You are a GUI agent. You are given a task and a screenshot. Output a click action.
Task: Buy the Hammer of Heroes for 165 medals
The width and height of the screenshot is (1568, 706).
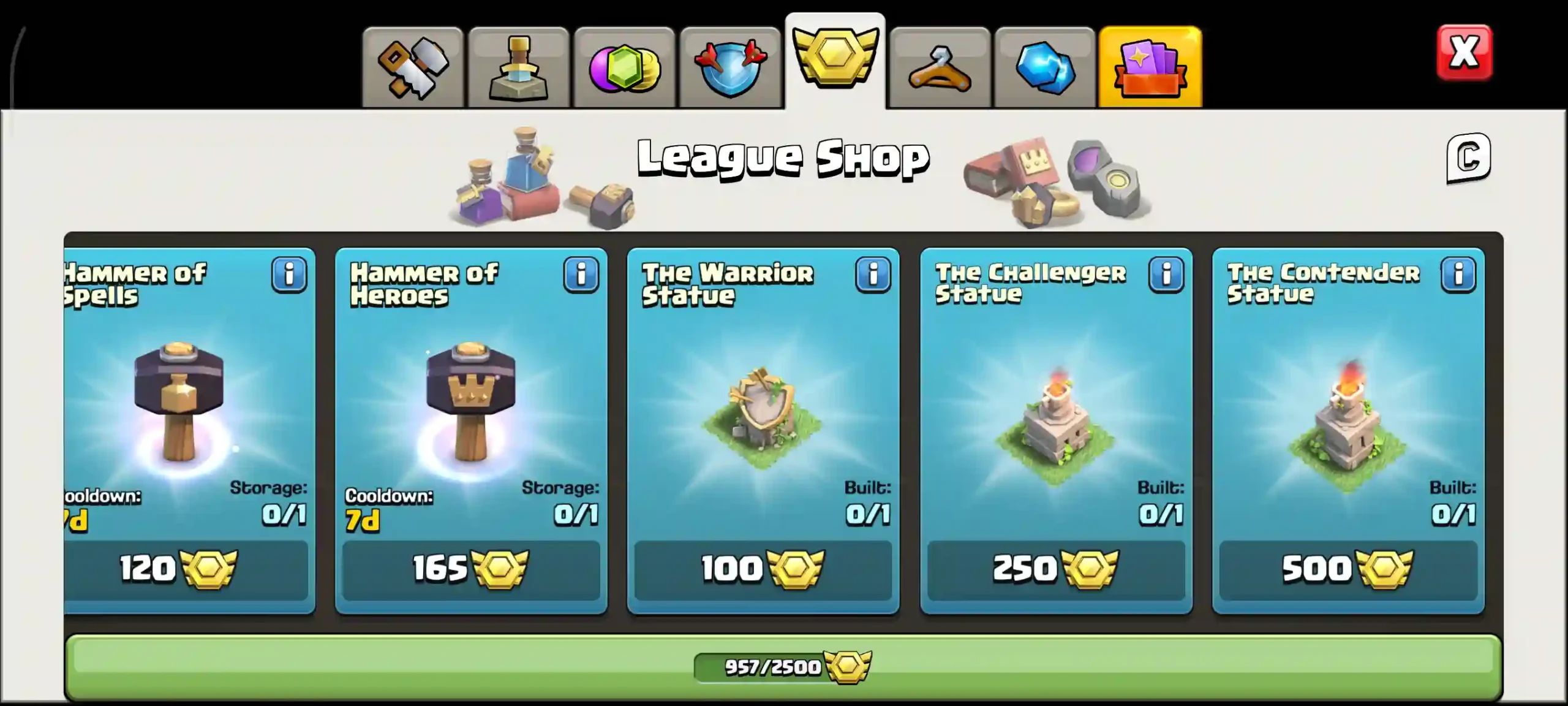(x=472, y=571)
